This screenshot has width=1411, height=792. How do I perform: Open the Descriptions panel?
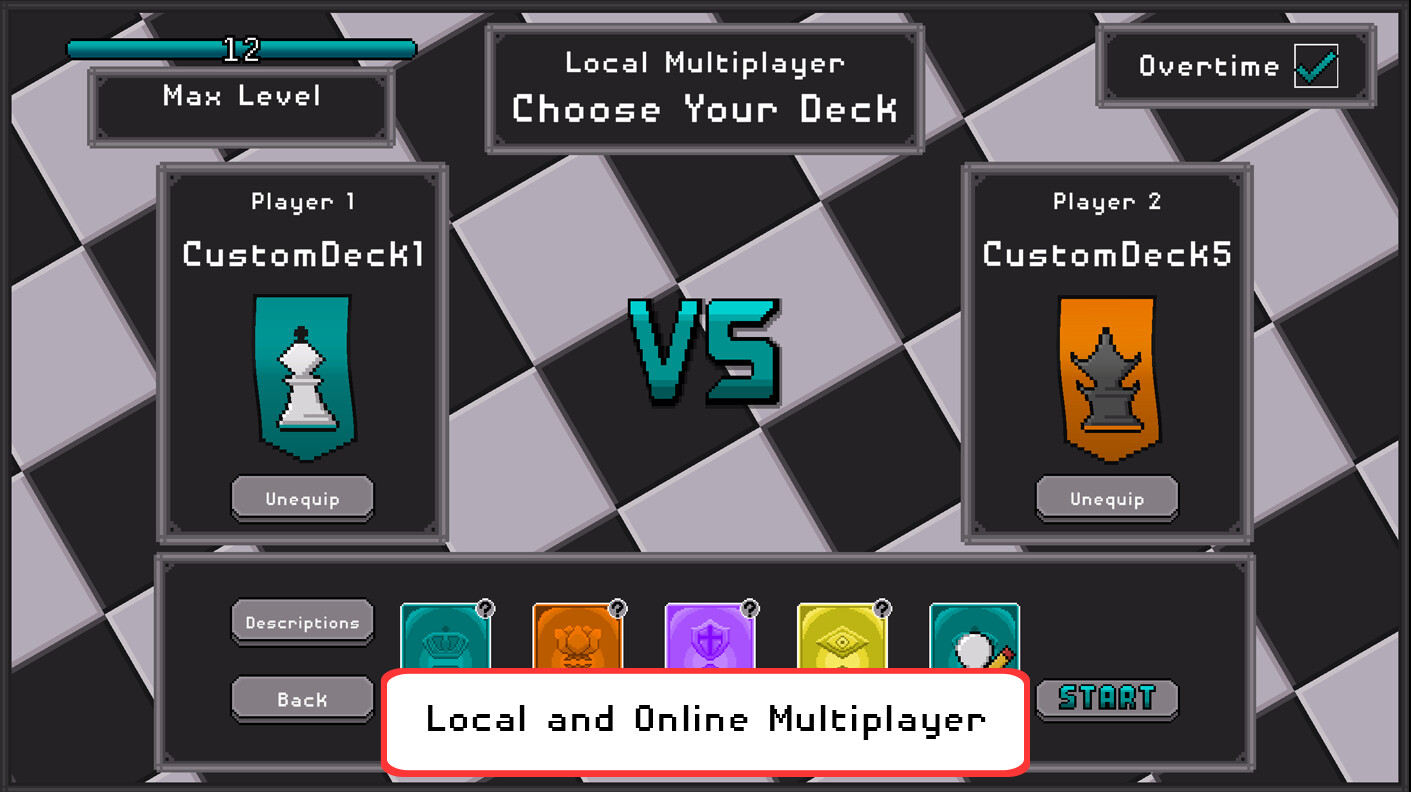302,622
